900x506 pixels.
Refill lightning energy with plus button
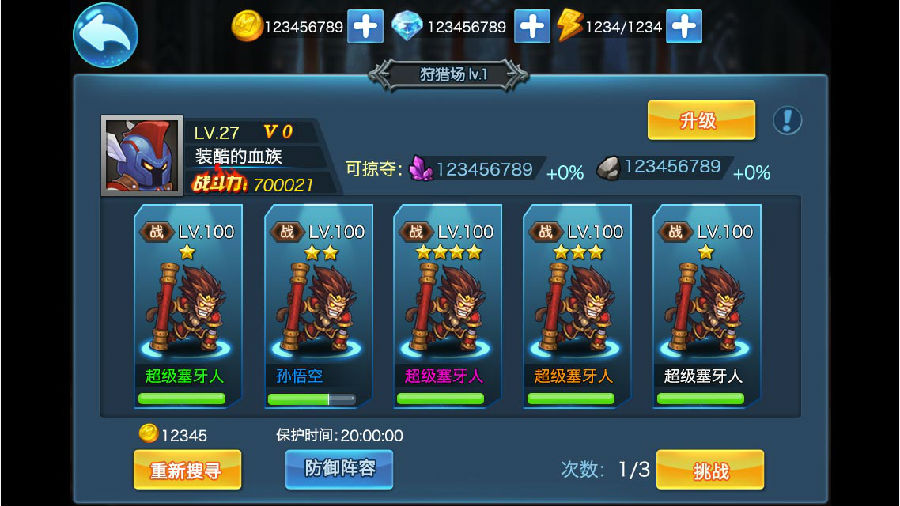pos(684,26)
